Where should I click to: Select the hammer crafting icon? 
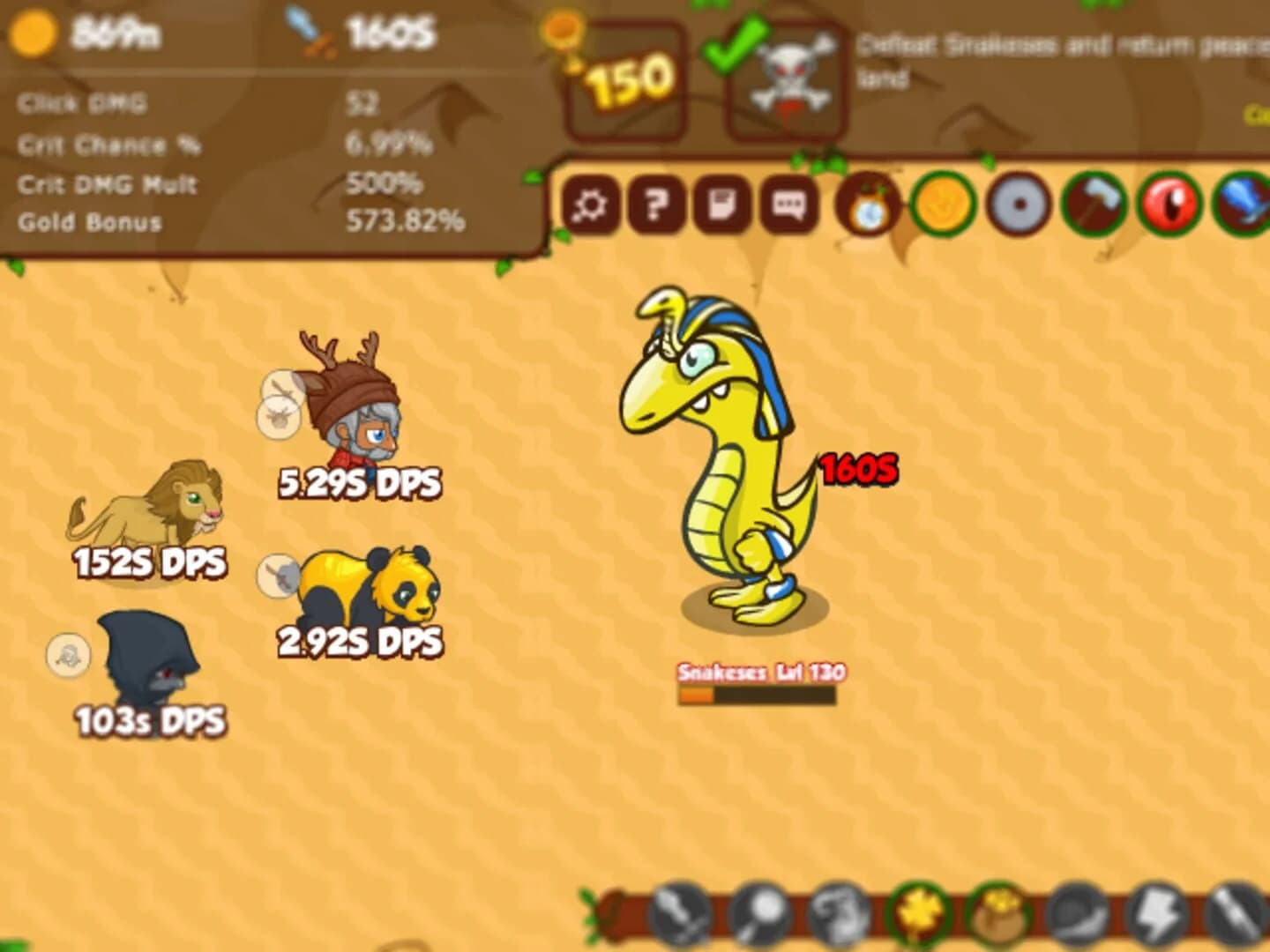click(x=1094, y=204)
